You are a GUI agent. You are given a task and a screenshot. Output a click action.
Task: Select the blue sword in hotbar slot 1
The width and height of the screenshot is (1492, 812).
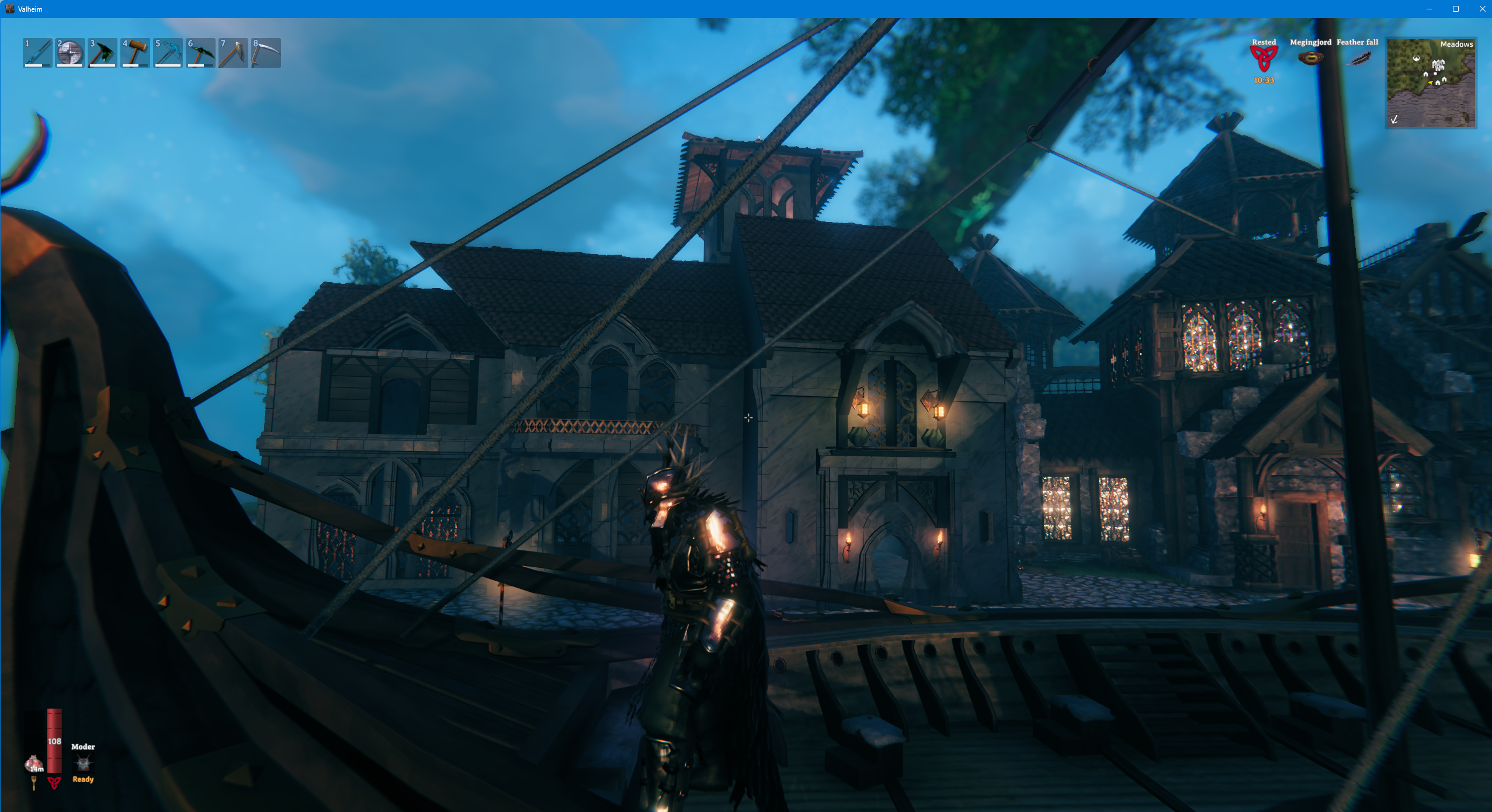coord(37,53)
